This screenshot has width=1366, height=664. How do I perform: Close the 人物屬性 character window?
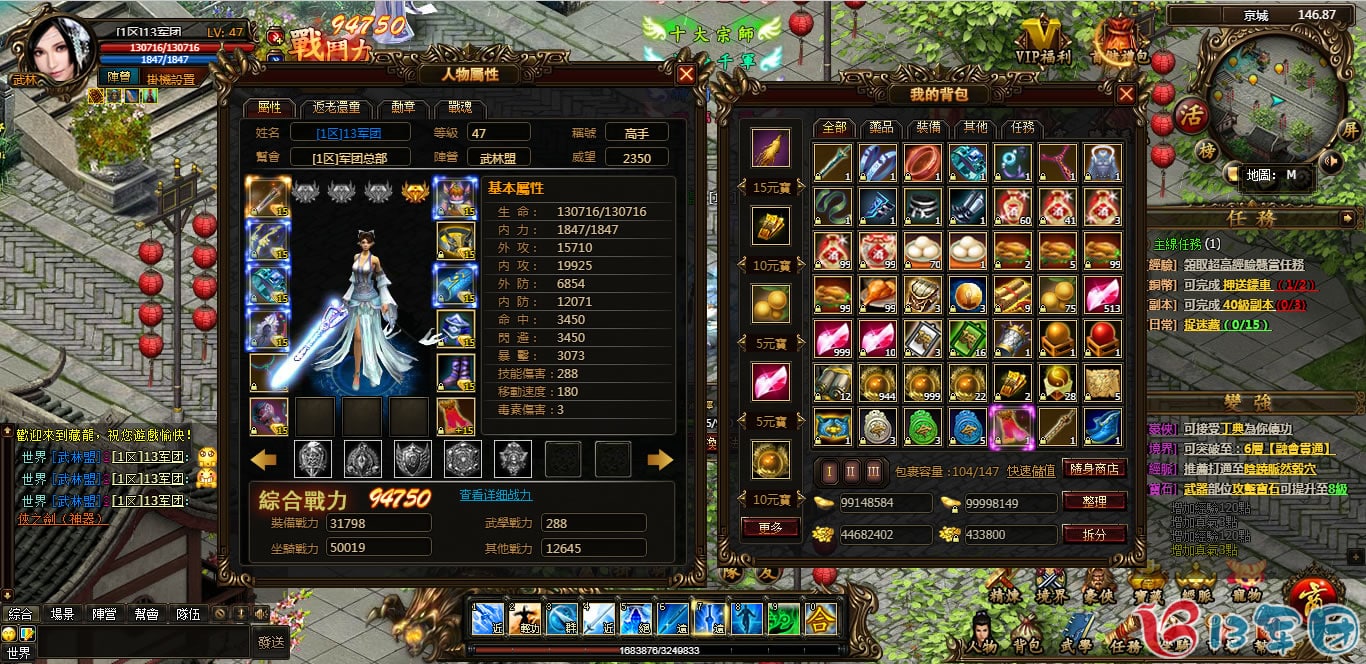pyautogui.click(x=686, y=74)
